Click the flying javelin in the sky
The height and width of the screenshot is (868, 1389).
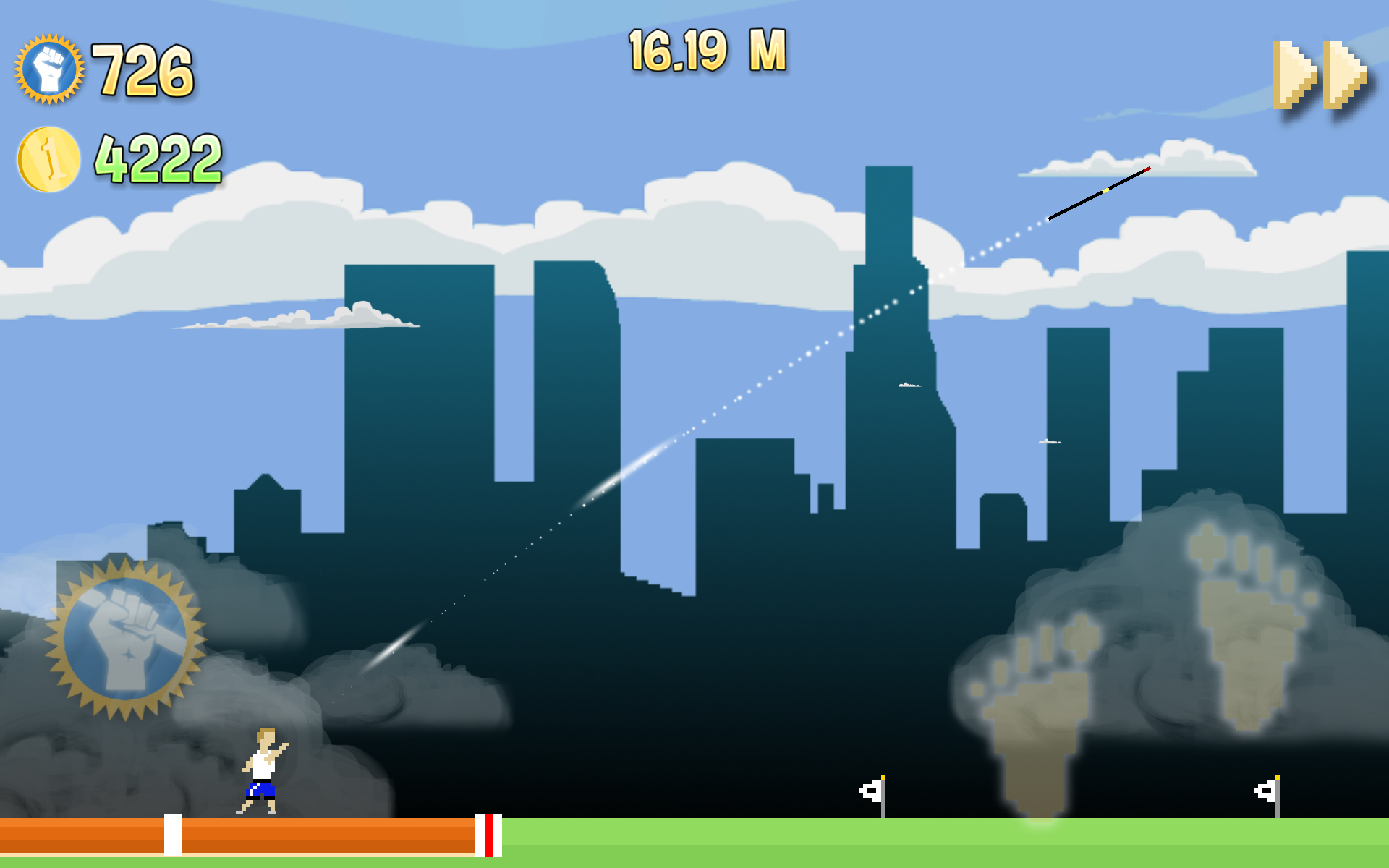point(1100,193)
